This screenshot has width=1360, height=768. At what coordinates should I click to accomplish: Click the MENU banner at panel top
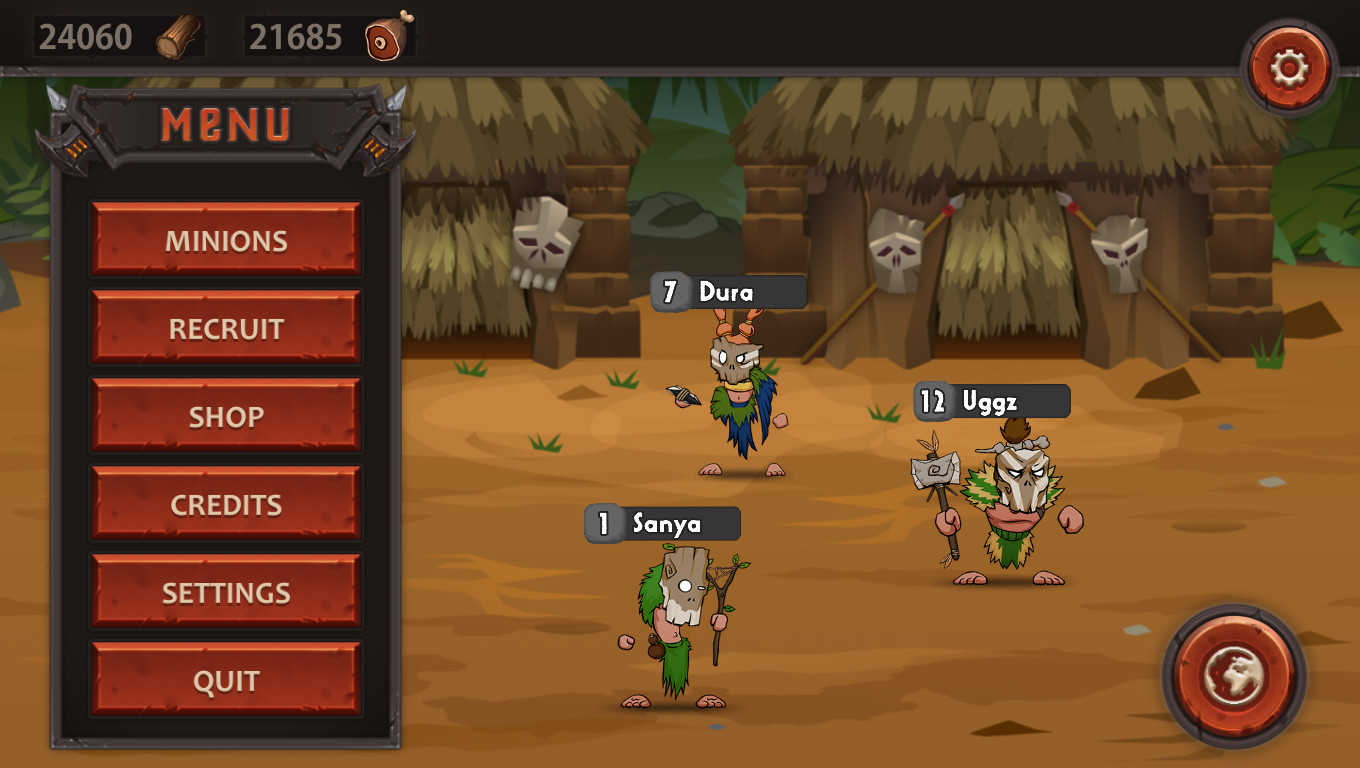pos(225,125)
